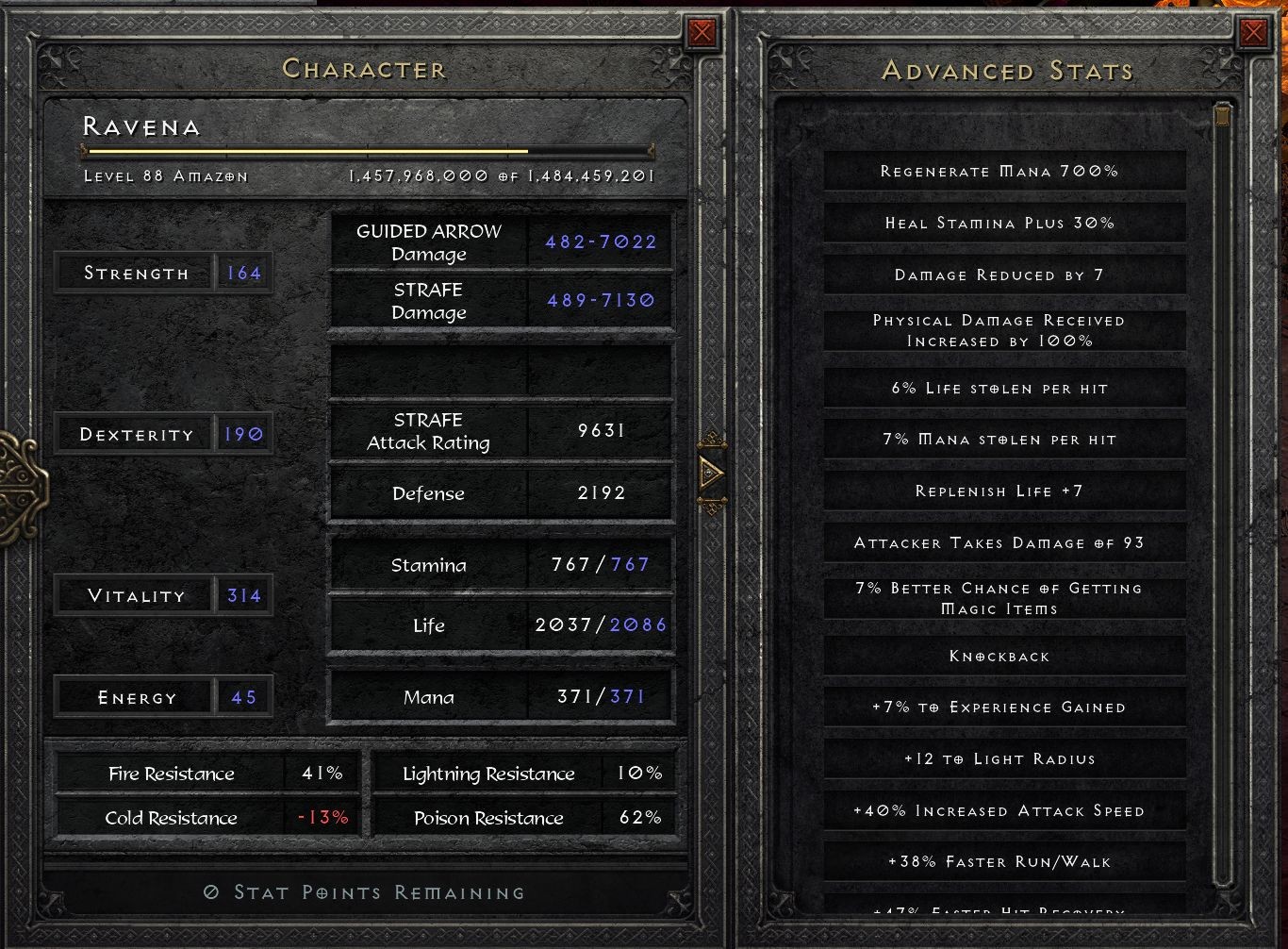Click the Regenerate Mana 700% entry
The width and height of the screenshot is (1288, 949).
[1001, 171]
